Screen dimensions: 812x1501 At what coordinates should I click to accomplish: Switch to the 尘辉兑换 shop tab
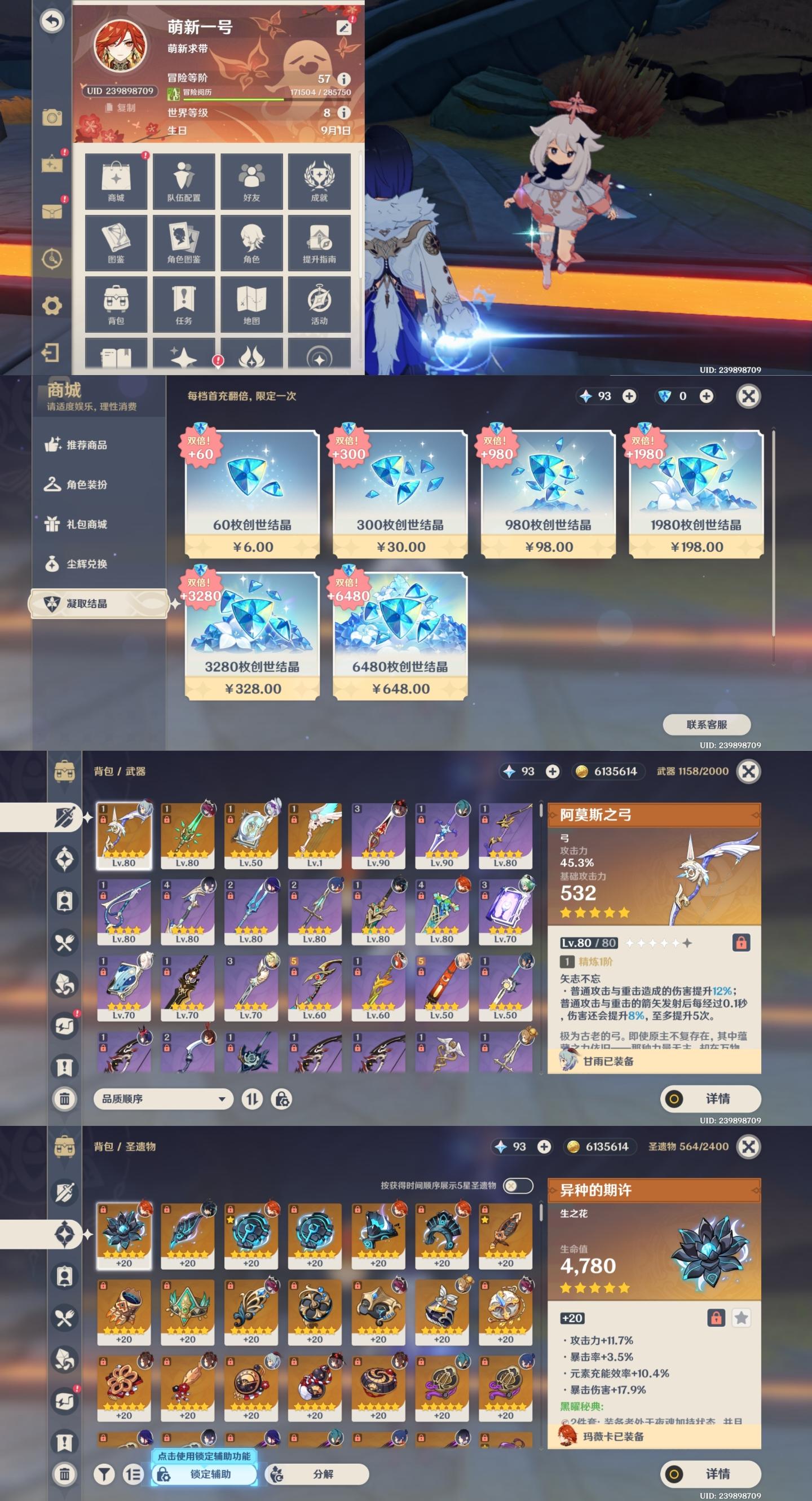pyautogui.click(x=86, y=564)
